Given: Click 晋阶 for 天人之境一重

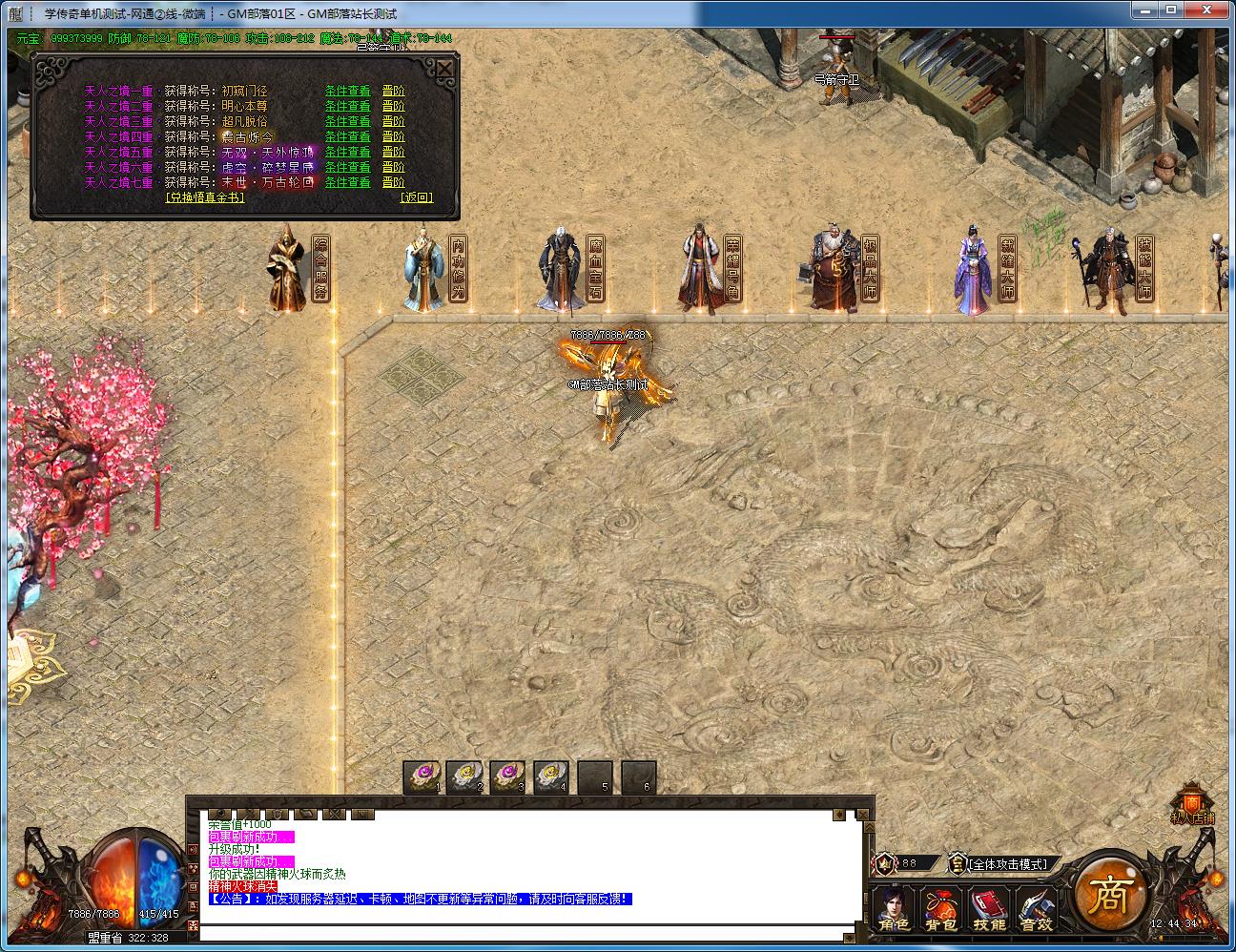Looking at the screenshot, I should pos(393,91).
